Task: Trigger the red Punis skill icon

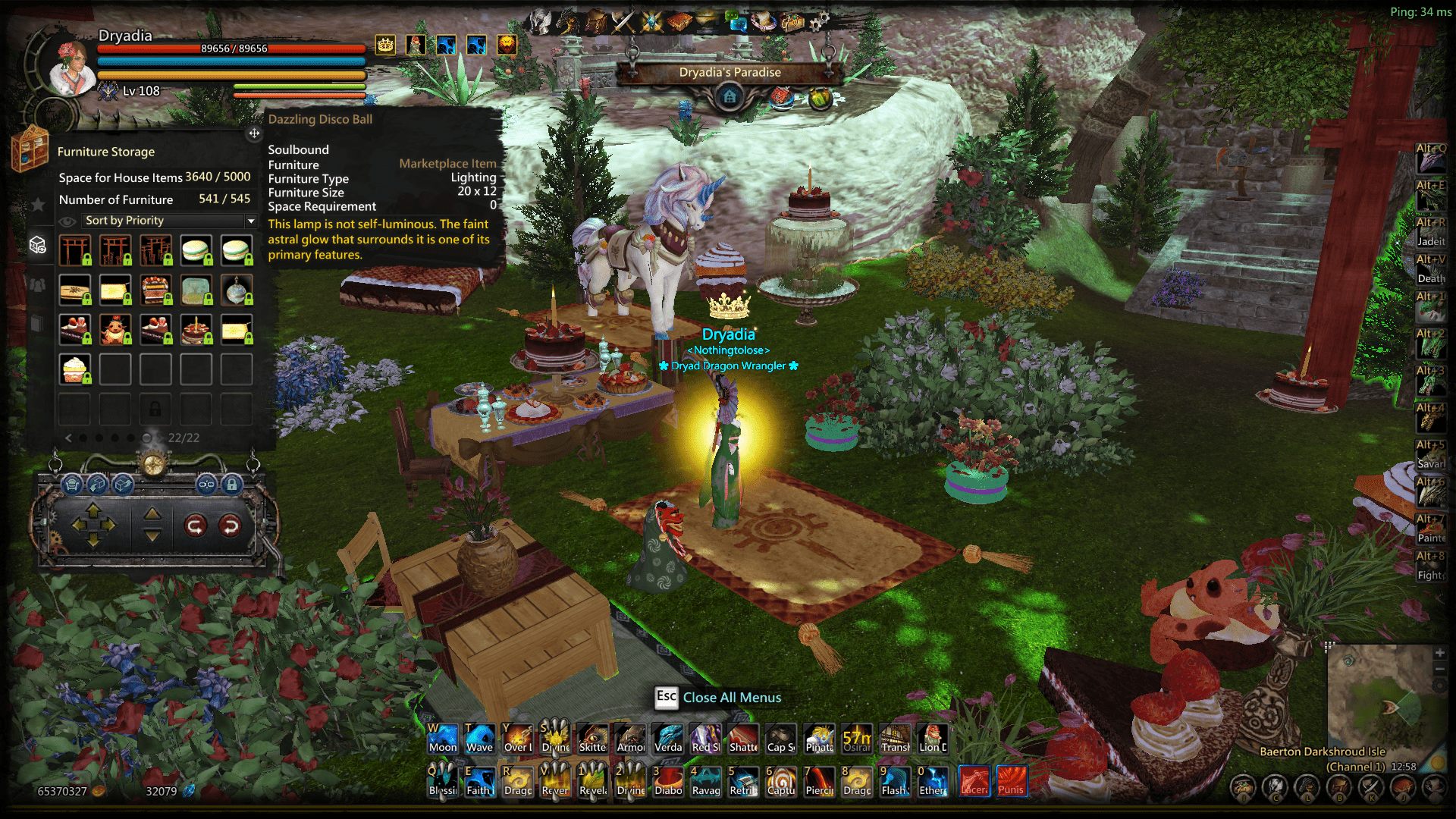Action: coord(1011,781)
